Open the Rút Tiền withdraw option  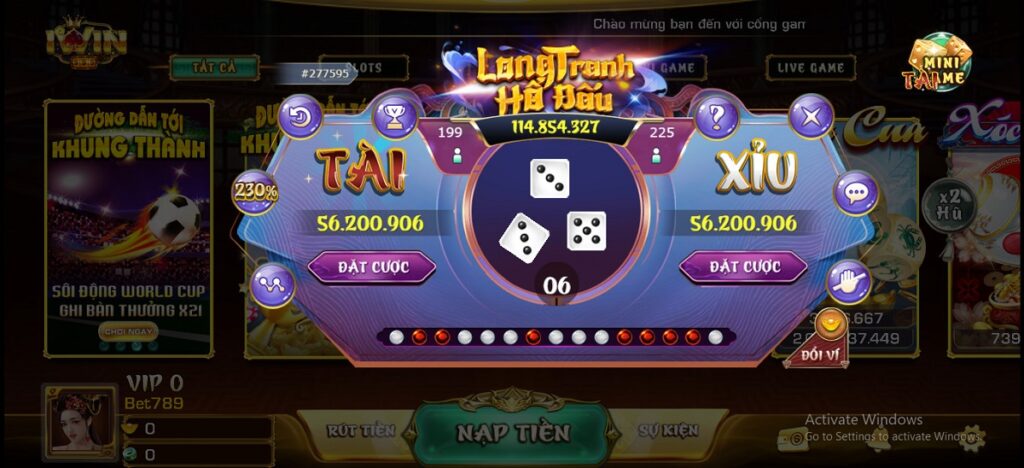[361, 431]
